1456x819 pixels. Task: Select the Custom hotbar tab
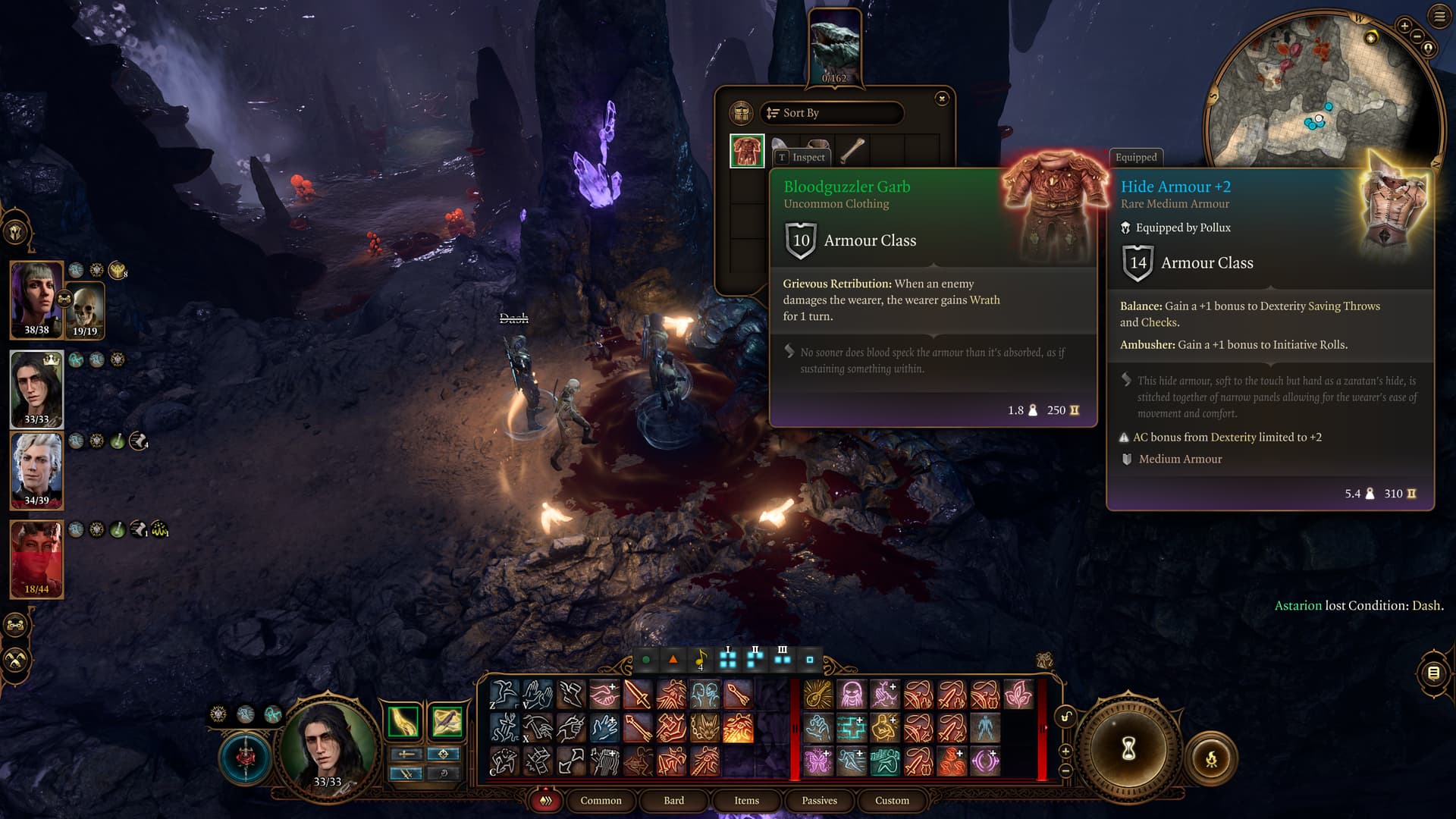[x=892, y=800]
